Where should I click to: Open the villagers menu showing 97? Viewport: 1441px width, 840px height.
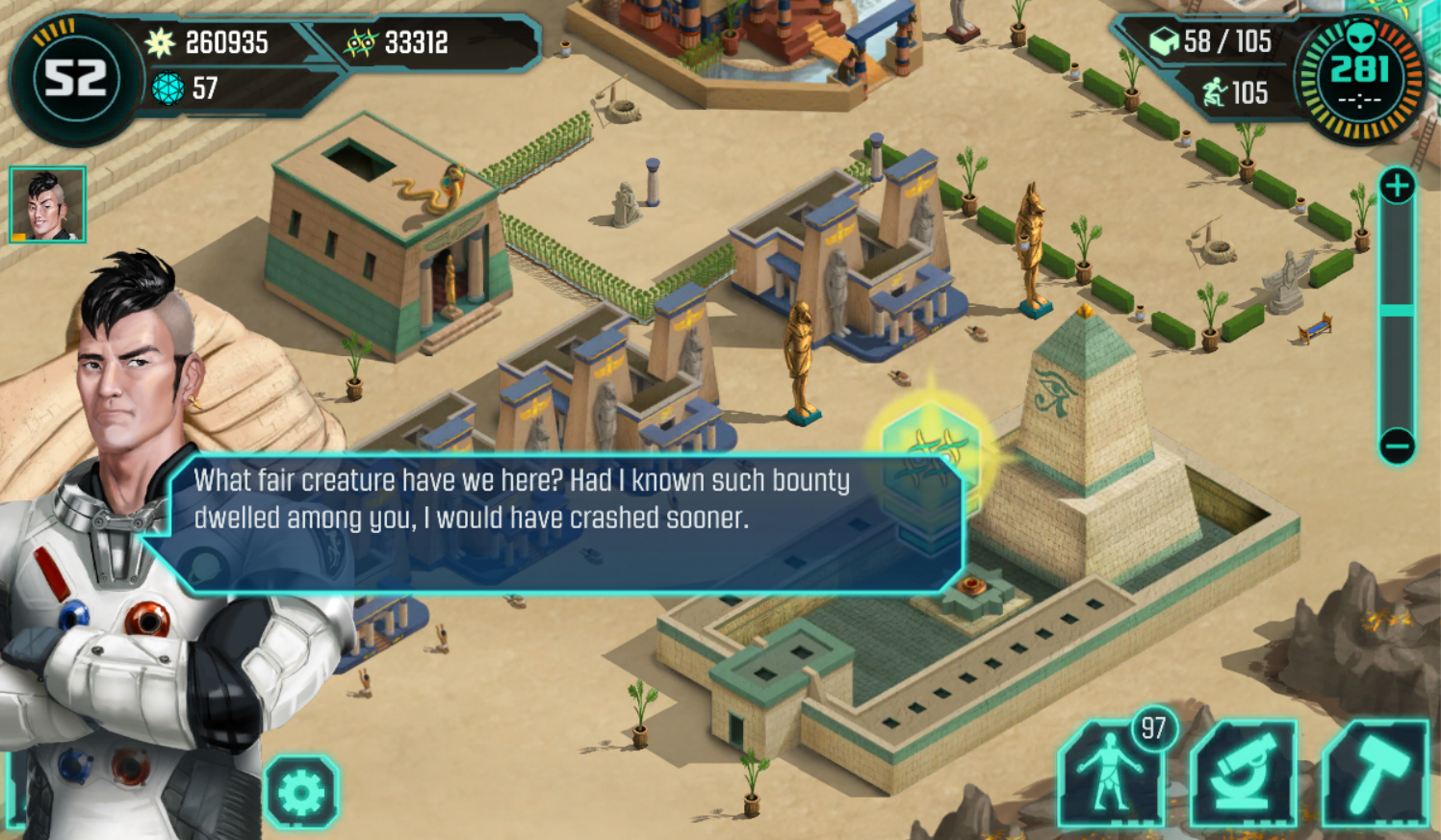point(1112,775)
